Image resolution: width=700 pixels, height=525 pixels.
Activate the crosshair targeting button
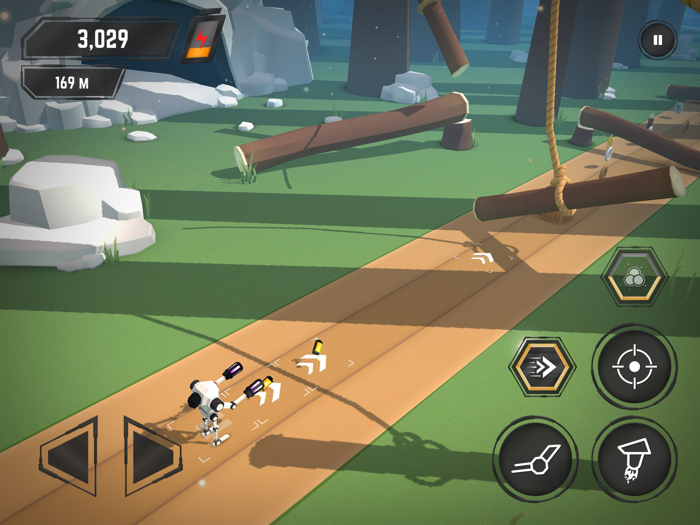point(634,367)
